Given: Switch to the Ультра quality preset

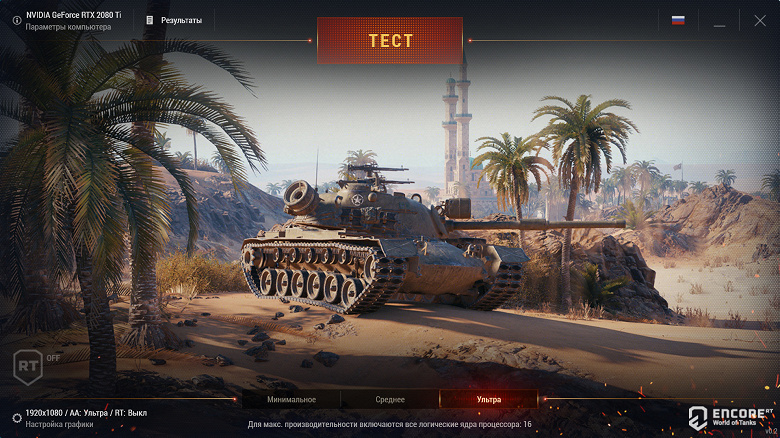Looking at the screenshot, I should (489, 399).
